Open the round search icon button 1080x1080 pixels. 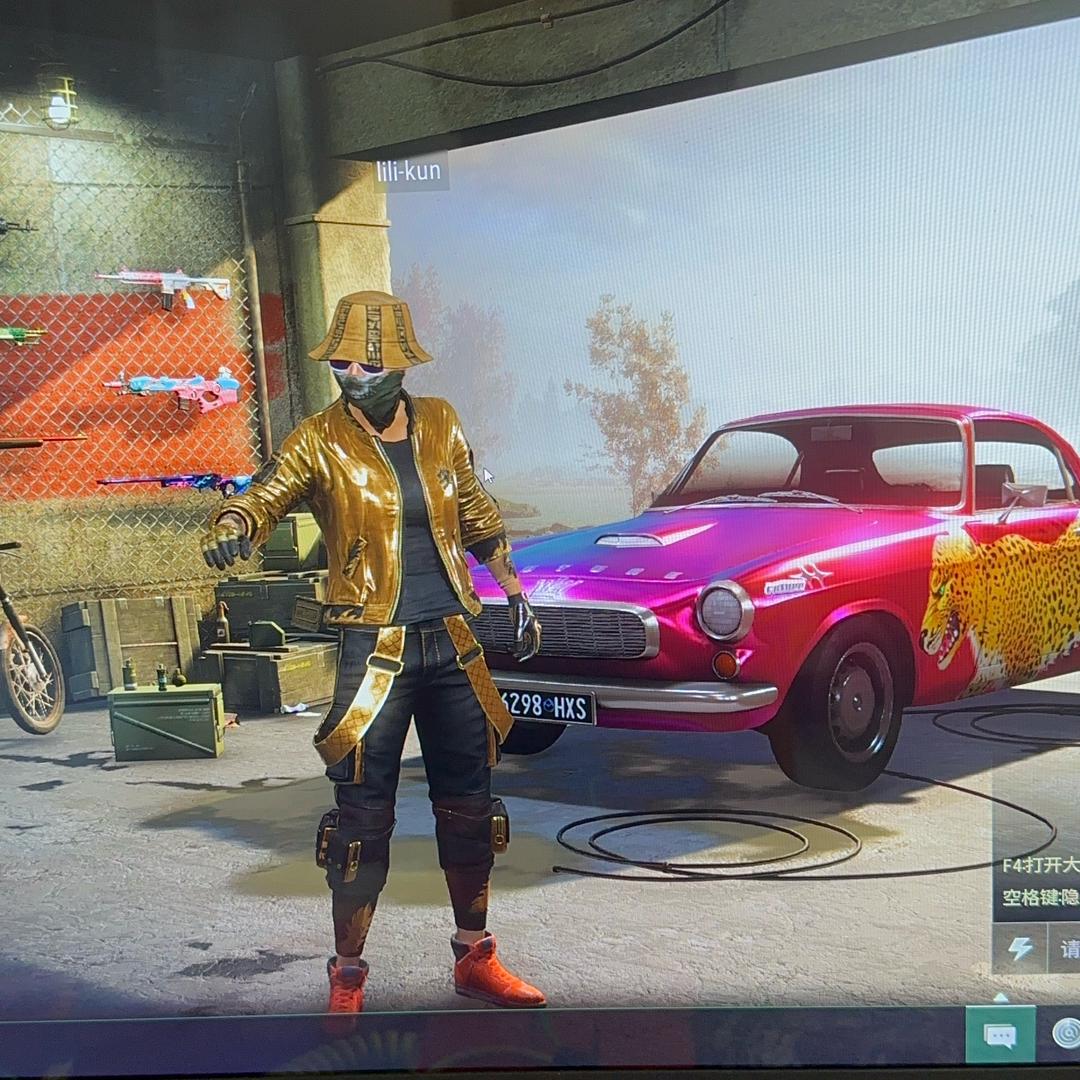[x=1066, y=1033]
